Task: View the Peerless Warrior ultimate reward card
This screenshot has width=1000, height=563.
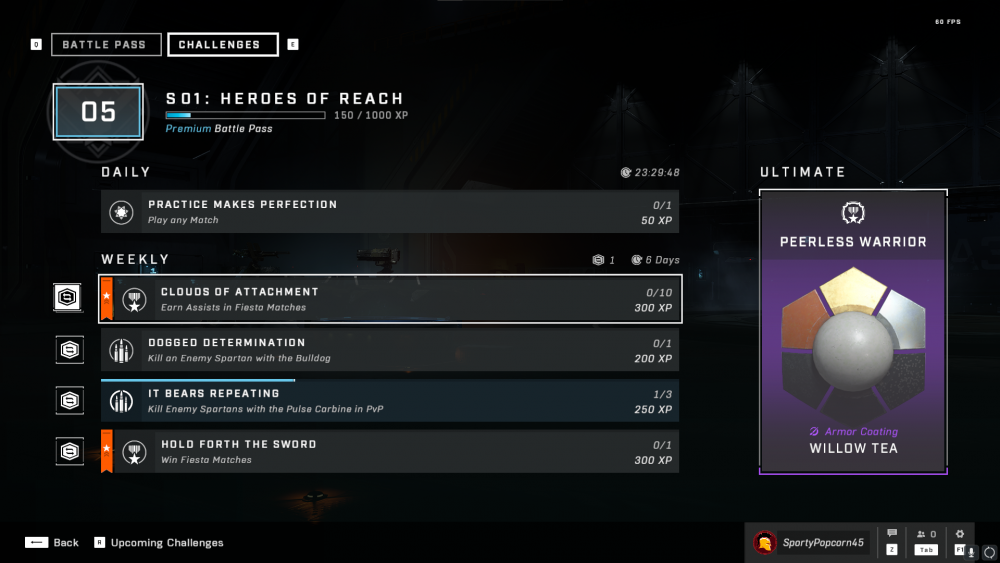Action: [x=853, y=332]
